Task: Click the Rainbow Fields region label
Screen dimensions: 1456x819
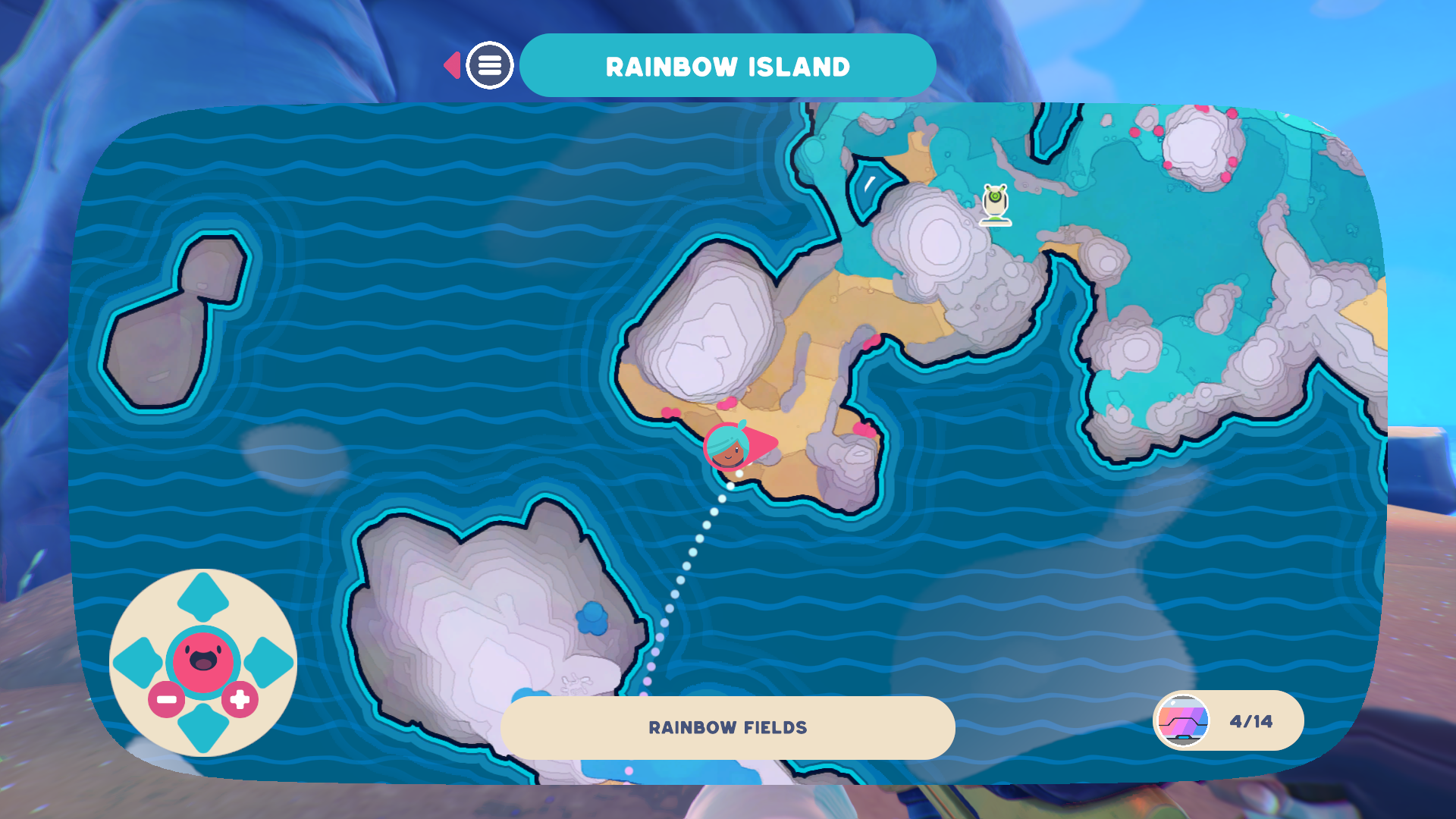Action: (728, 726)
